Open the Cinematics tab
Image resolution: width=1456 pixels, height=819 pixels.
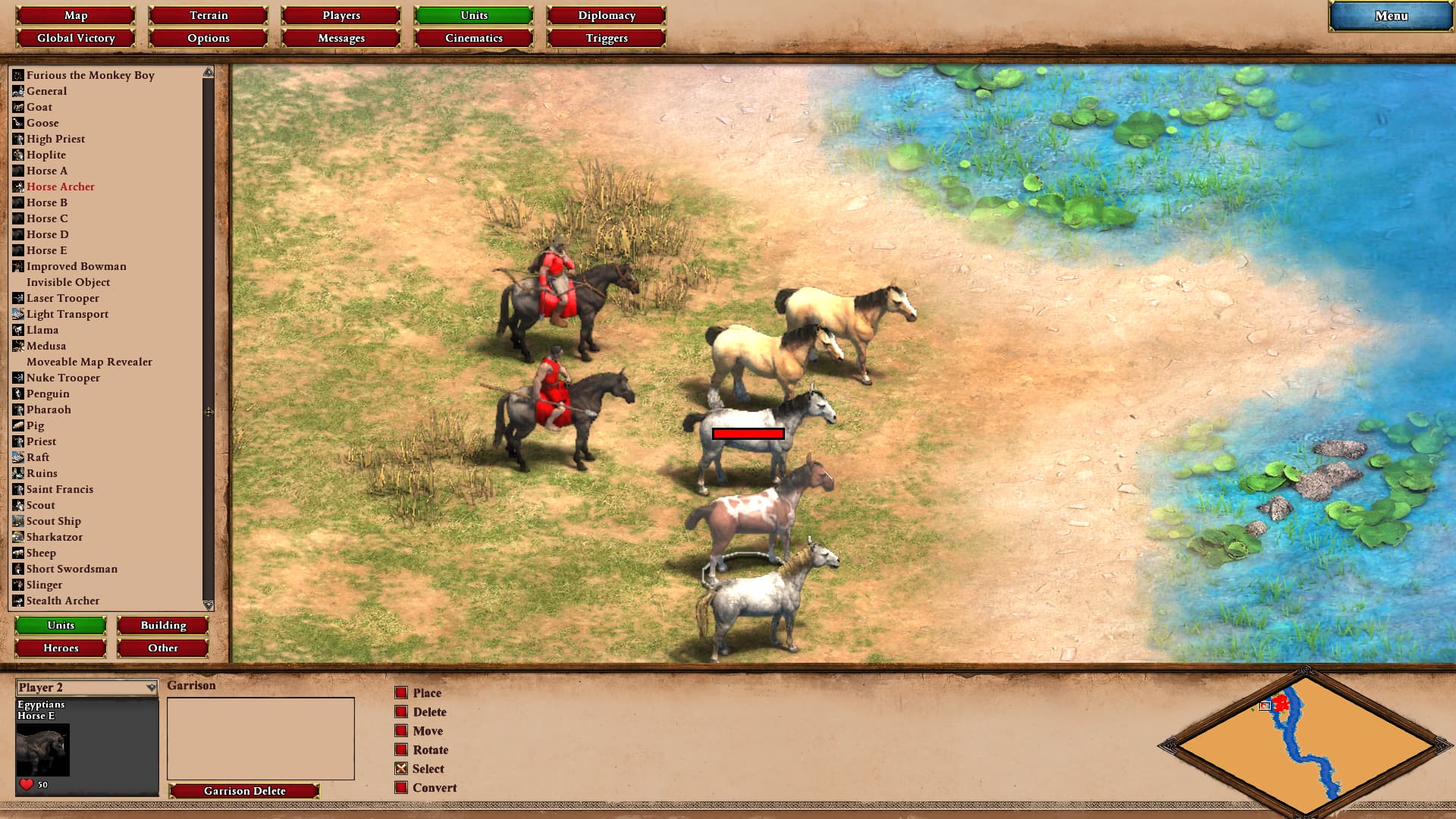[x=474, y=38]
